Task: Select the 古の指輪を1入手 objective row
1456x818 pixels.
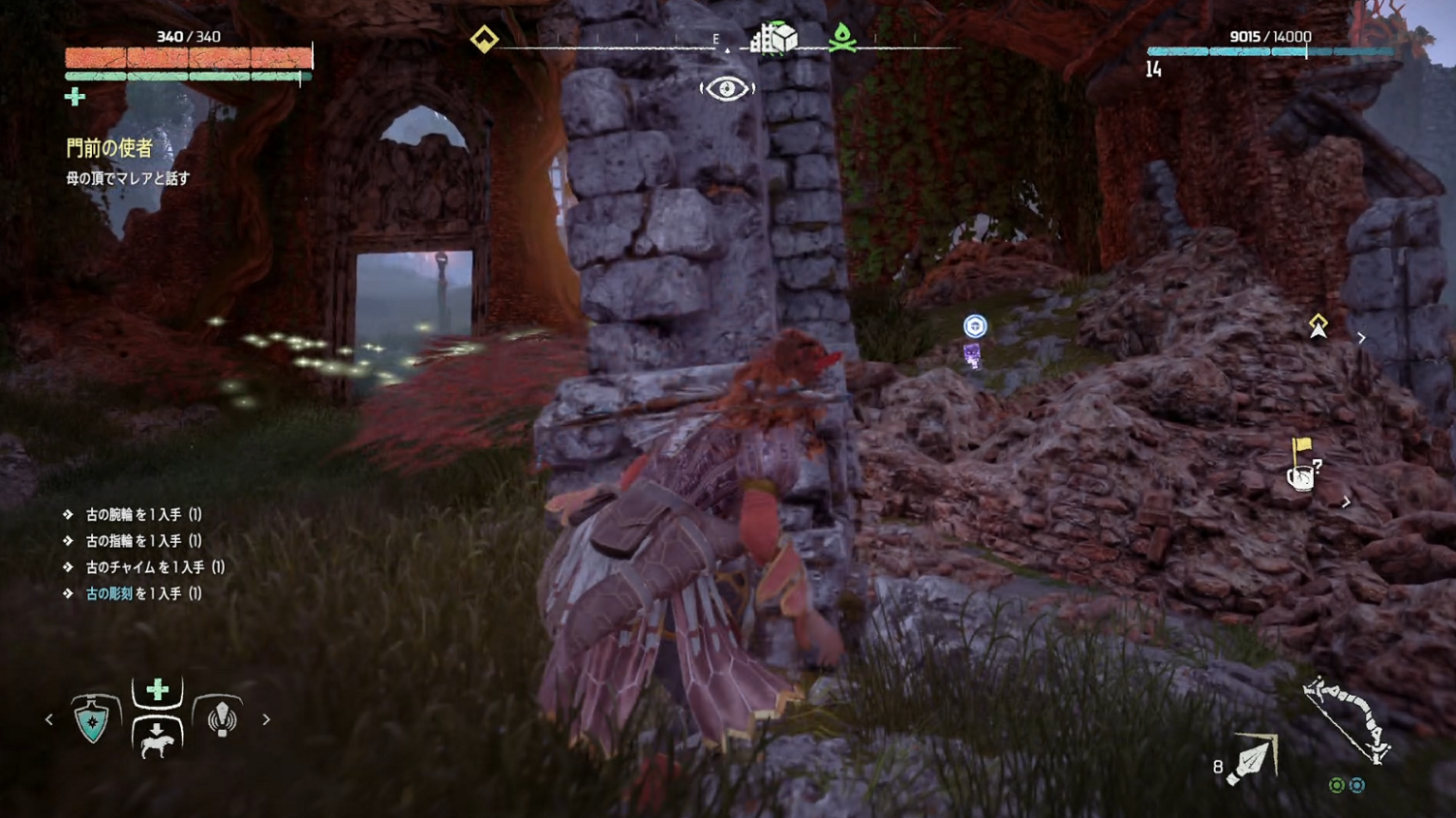Action: pyautogui.click(x=143, y=541)
